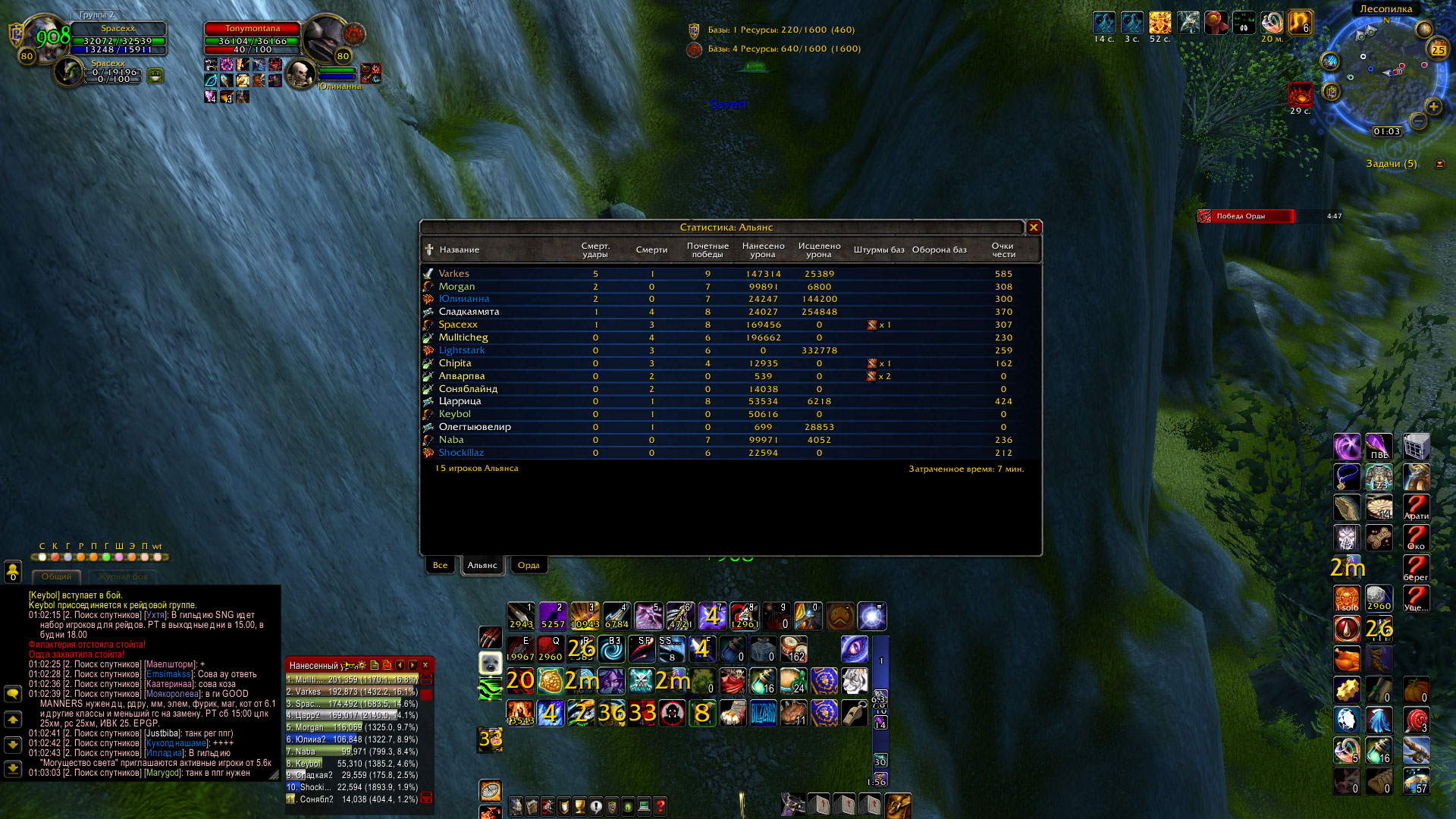Close the battleground statistics window

(x=1033, y=227)
